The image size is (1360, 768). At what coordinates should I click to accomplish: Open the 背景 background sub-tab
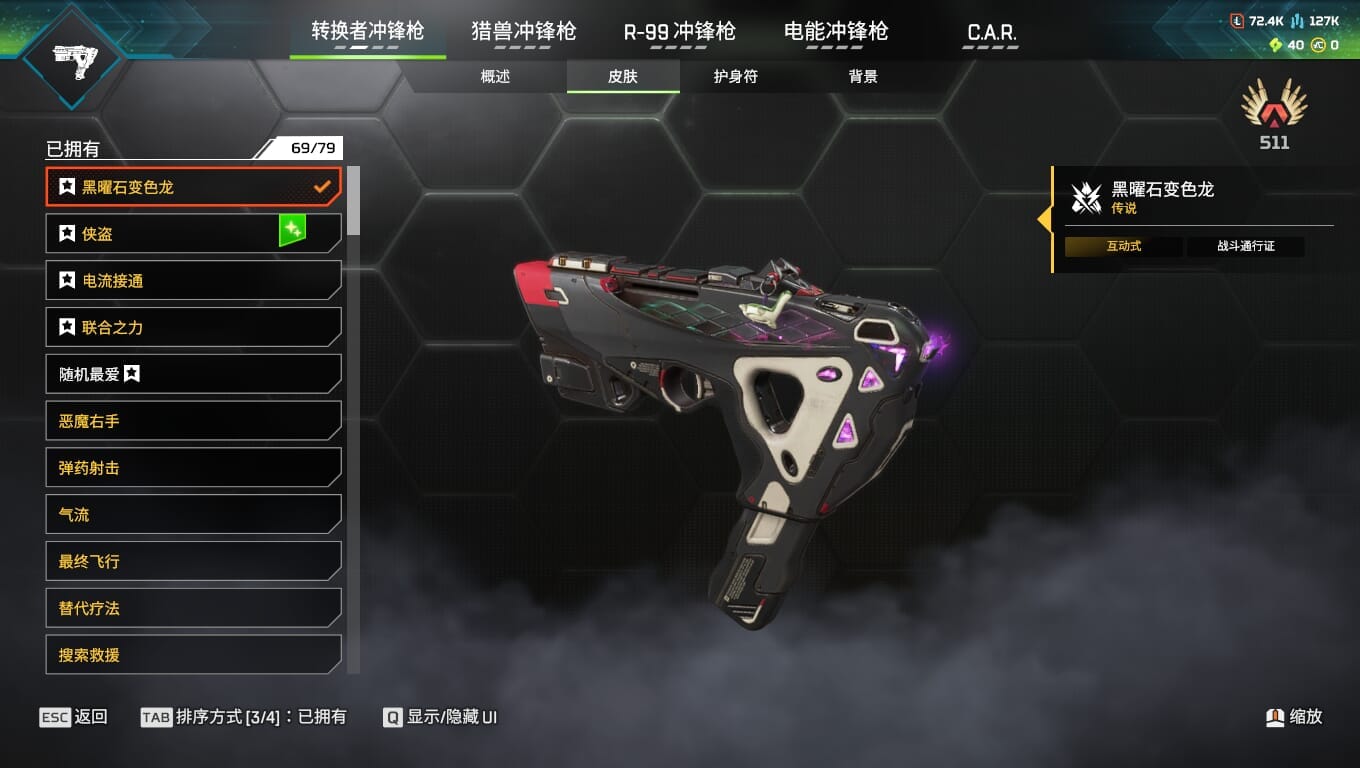click(863, 77)
